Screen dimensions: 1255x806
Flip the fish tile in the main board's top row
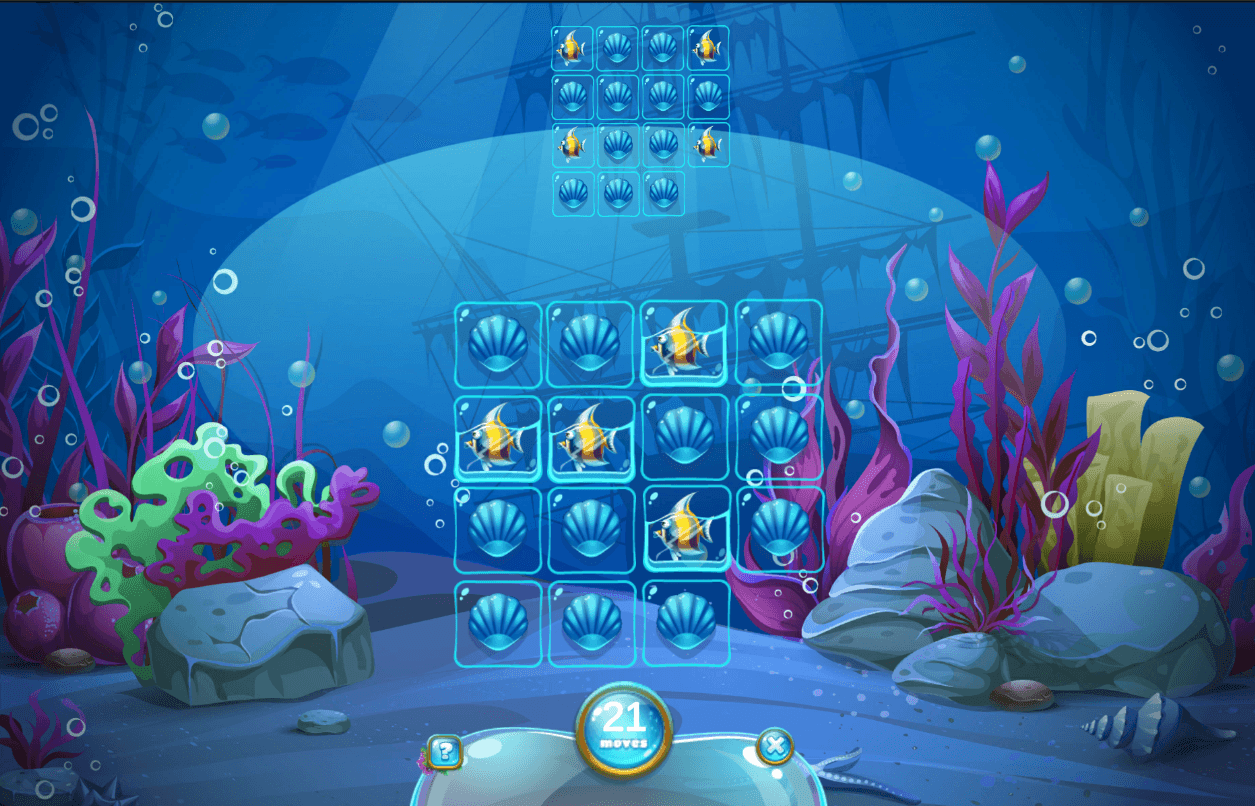click(x=684, y=343)
